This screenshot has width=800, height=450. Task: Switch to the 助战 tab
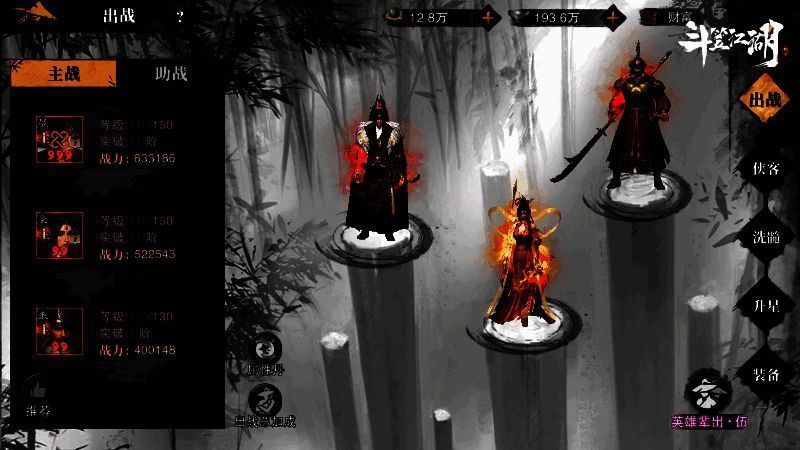coord(171,74)
